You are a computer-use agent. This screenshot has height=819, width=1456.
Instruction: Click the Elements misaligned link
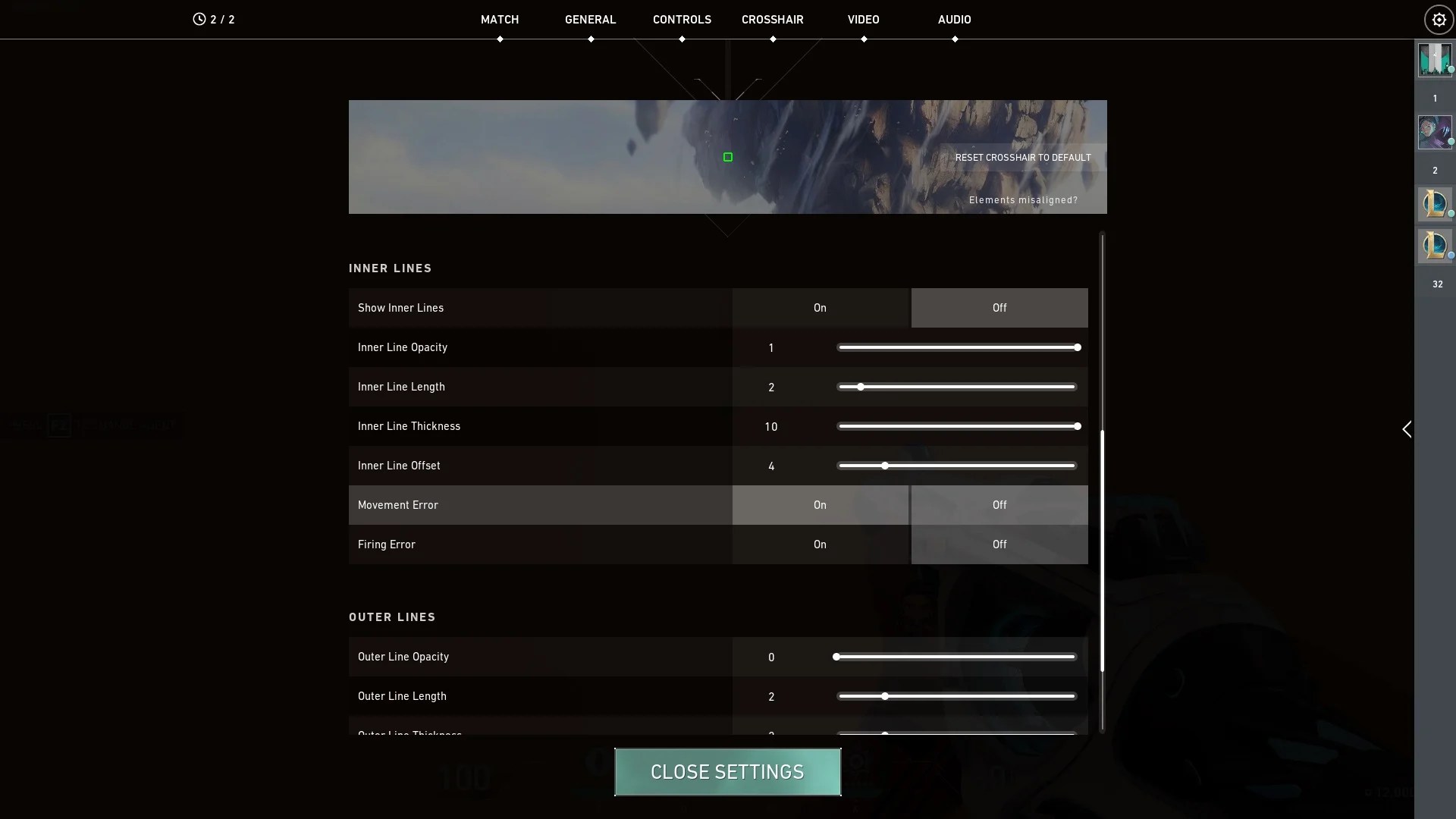(1023, 199)
